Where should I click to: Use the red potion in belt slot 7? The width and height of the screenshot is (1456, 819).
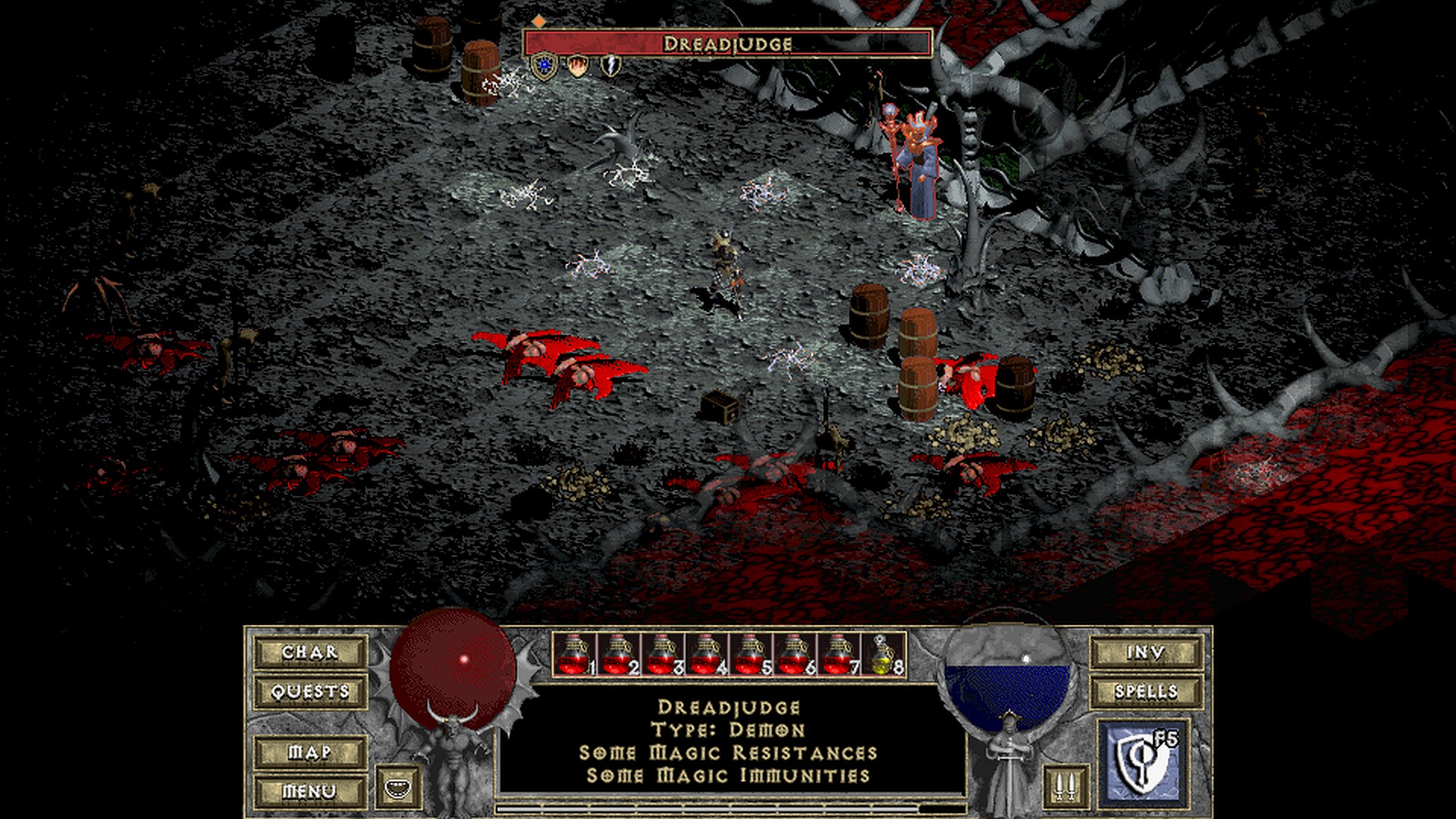click(x=838, y=654)
